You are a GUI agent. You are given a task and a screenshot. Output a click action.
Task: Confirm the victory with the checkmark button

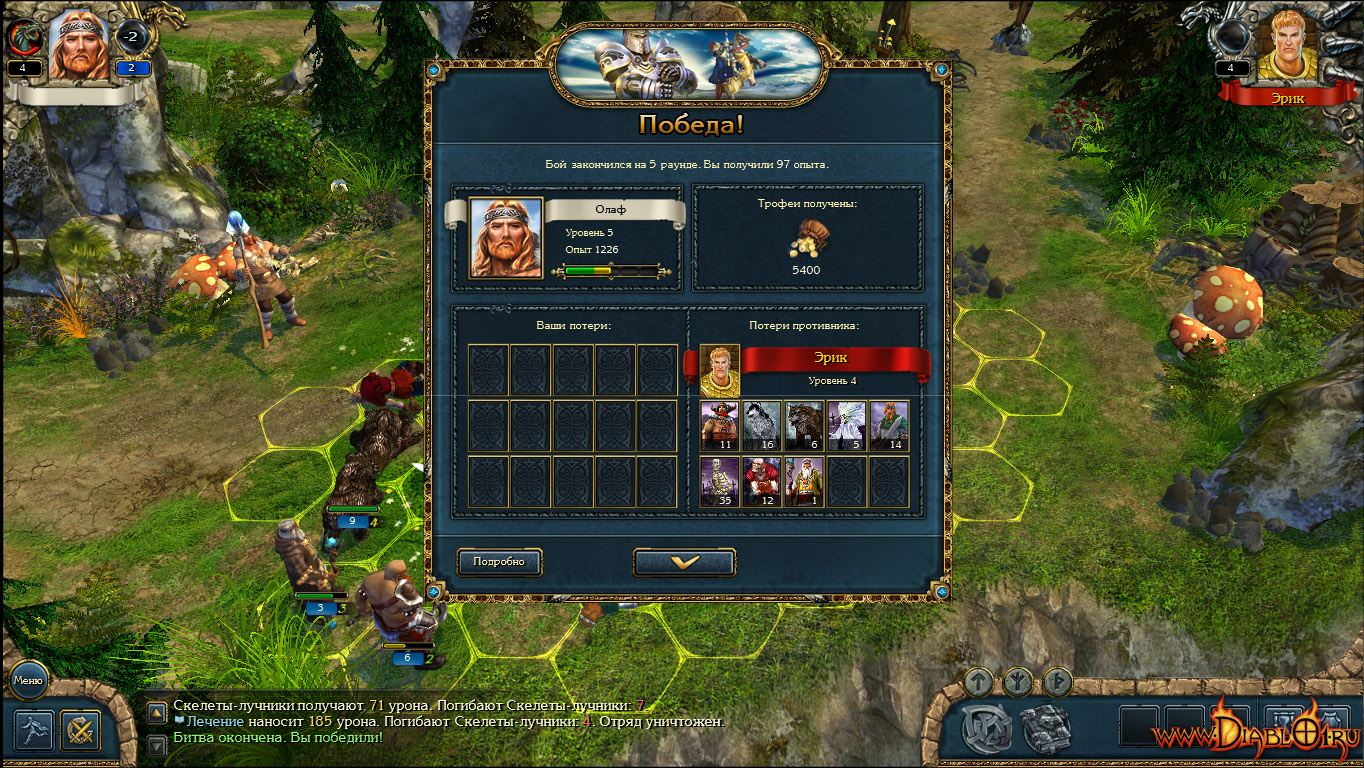[685, 562]
